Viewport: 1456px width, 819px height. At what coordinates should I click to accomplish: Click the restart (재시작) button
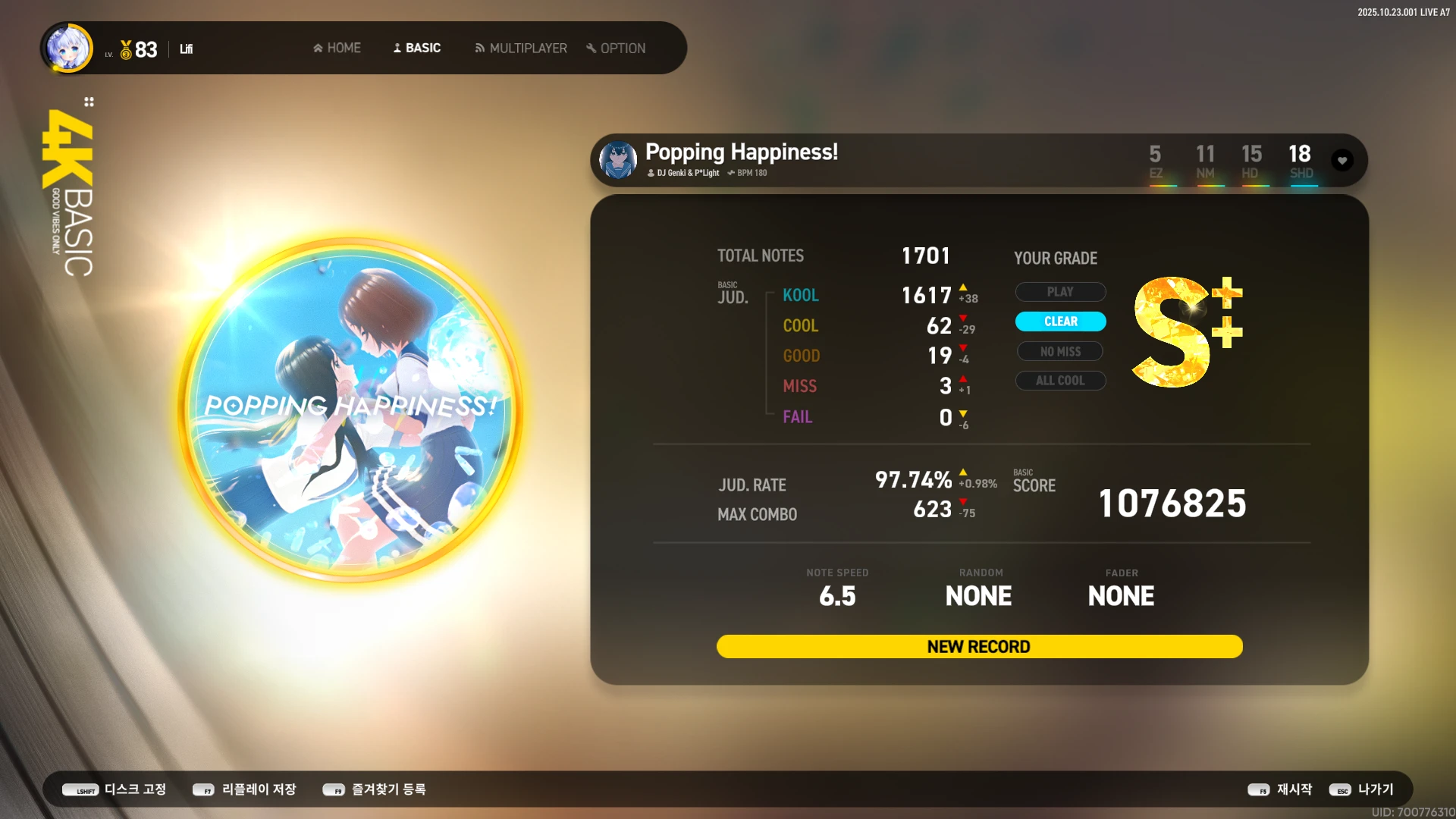click(1280, 789)
